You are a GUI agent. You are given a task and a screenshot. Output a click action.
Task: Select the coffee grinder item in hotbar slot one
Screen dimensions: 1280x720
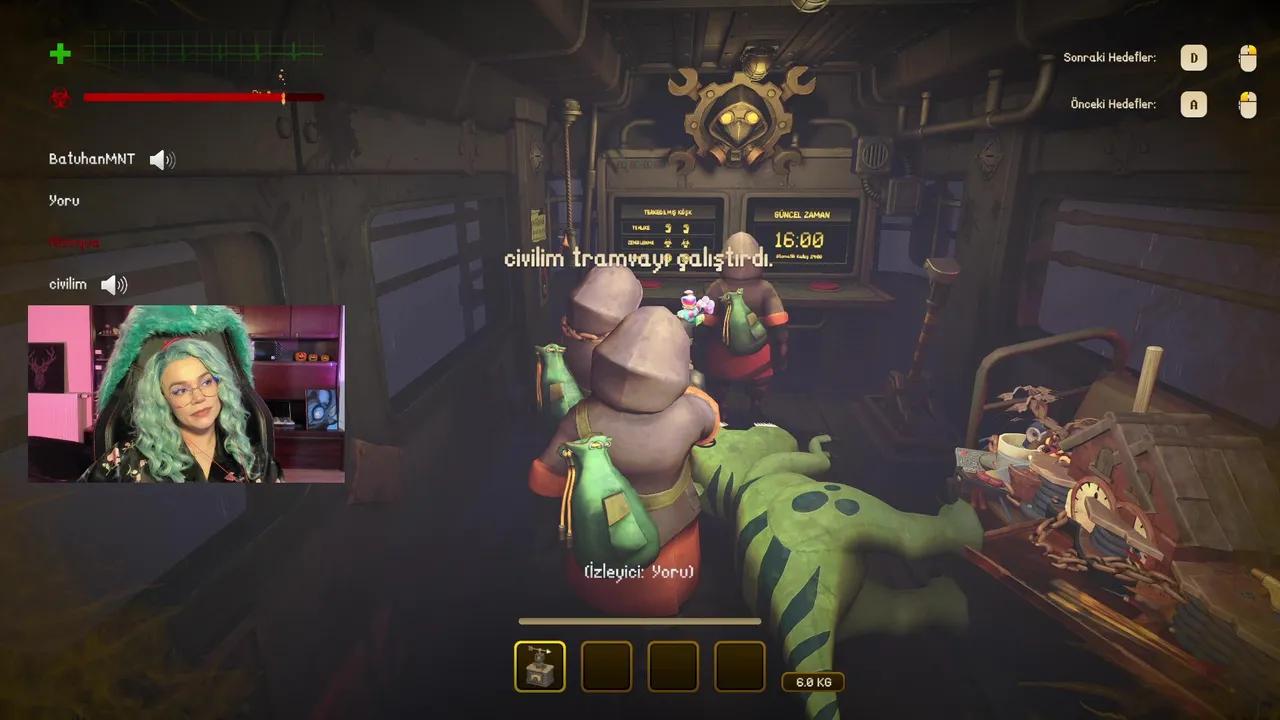[x=540, y=666]
